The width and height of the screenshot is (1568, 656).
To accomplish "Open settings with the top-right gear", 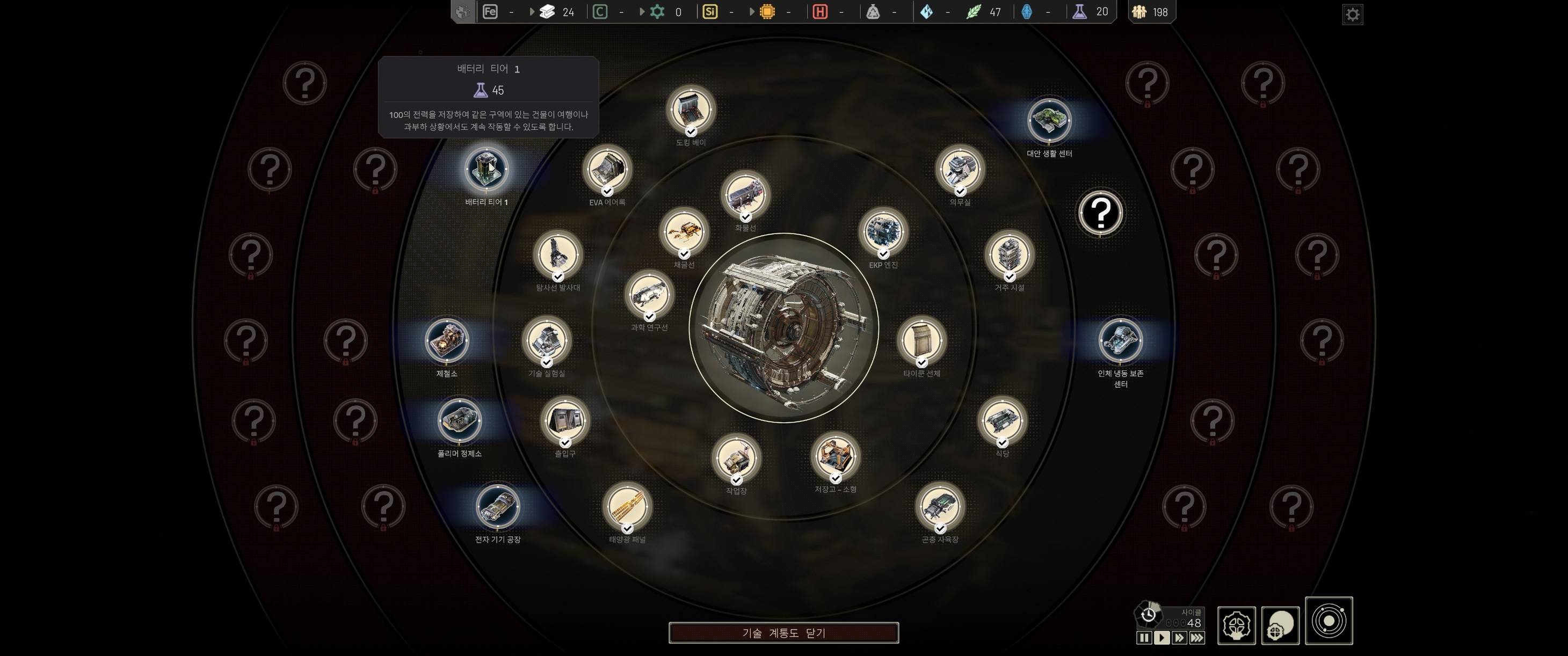I will point(1353,14).
